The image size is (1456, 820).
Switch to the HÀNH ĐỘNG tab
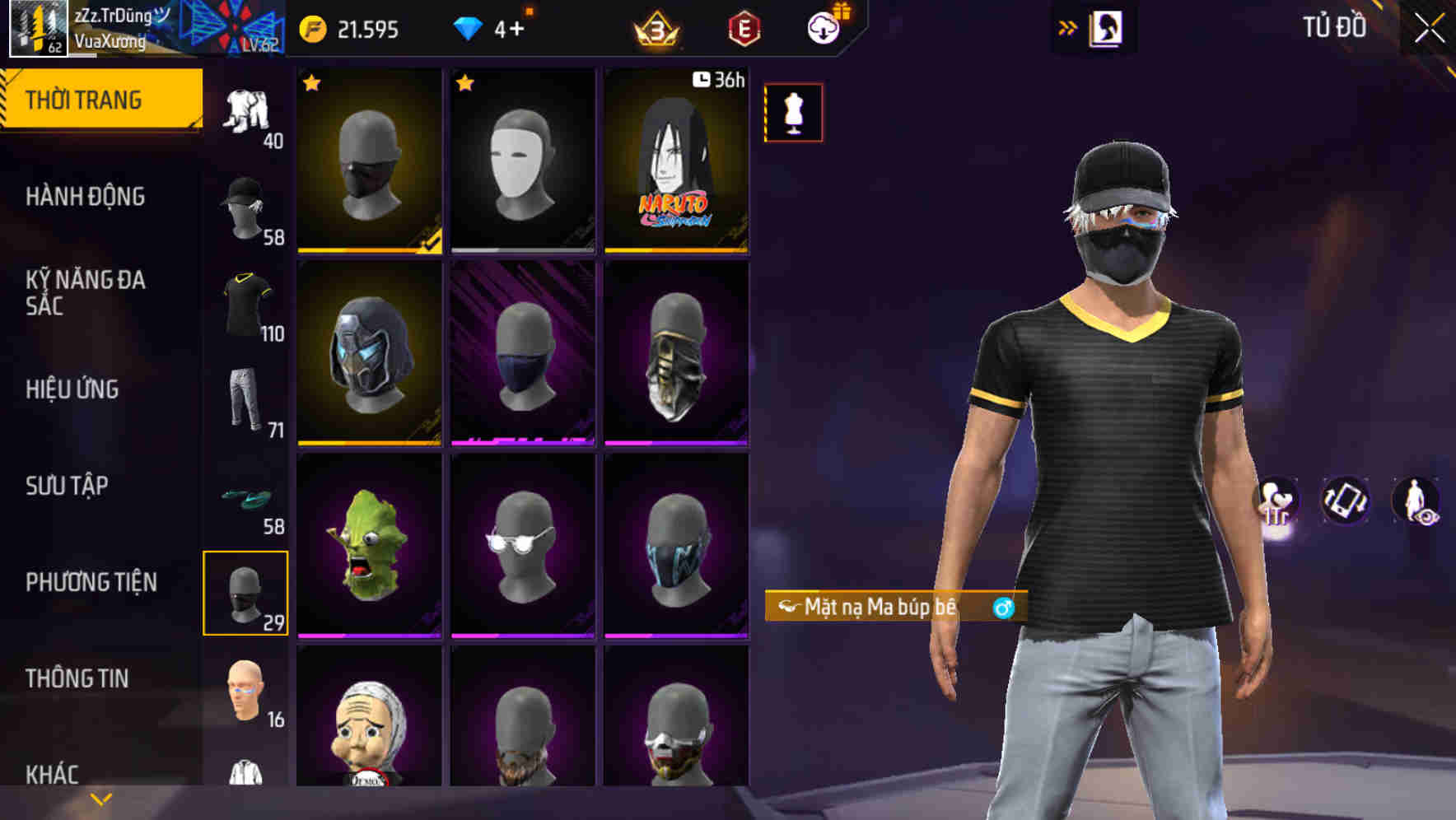coord(86,198)
